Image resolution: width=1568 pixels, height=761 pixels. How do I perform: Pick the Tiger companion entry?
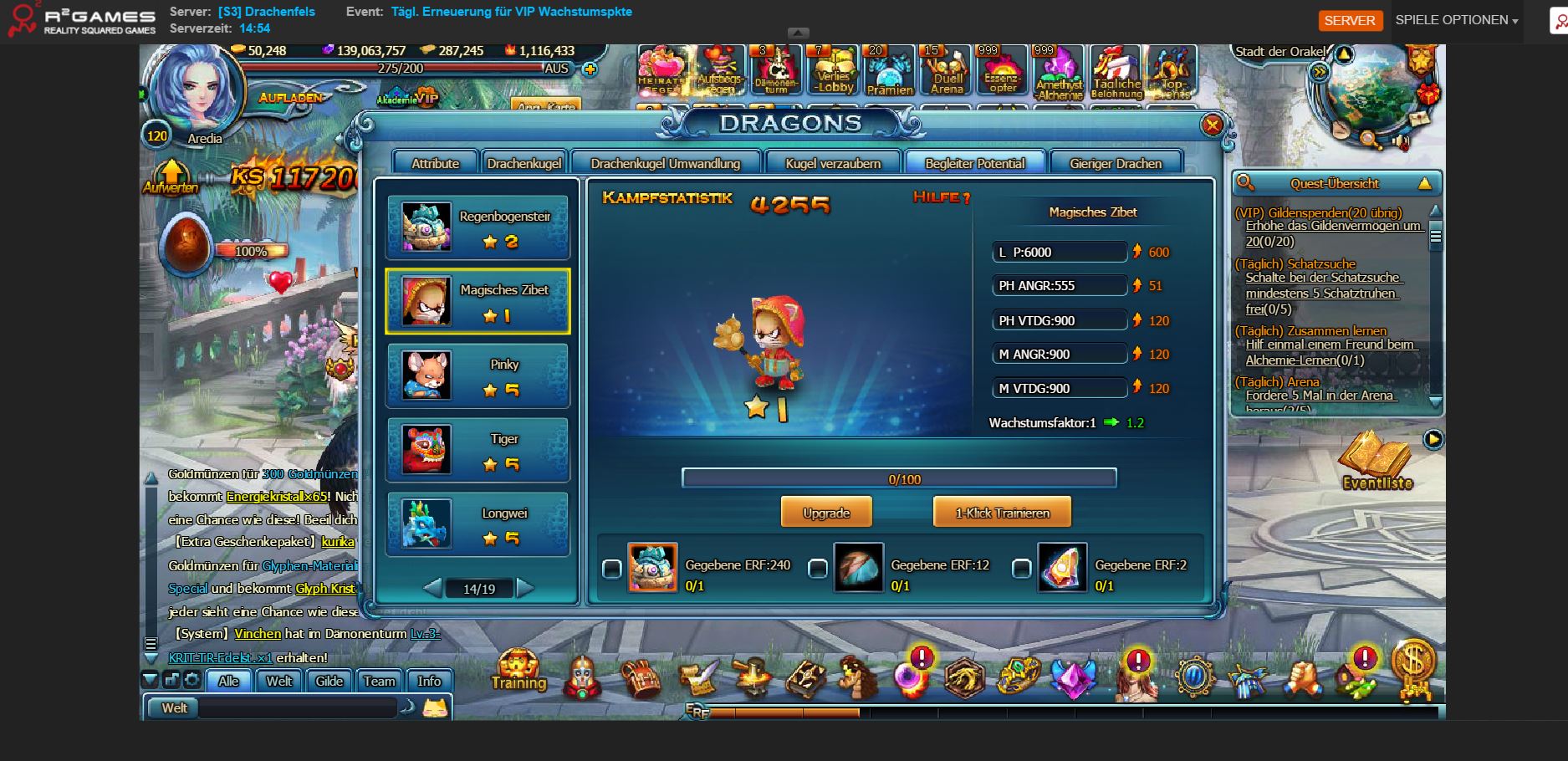click(x=478, y=450)
